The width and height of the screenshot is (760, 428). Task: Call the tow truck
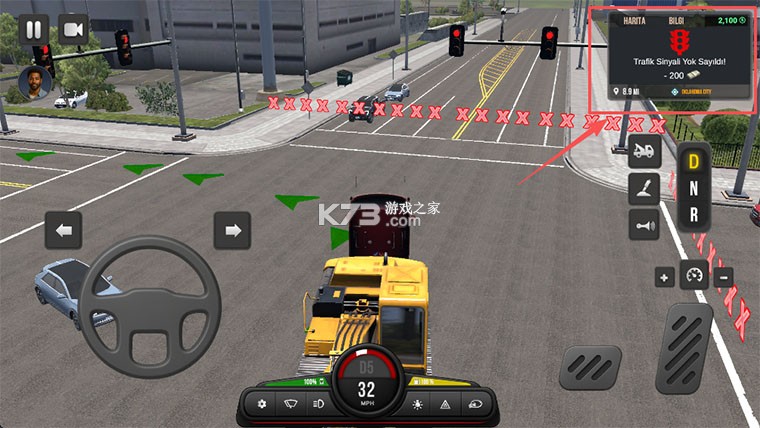pos(644,153)
